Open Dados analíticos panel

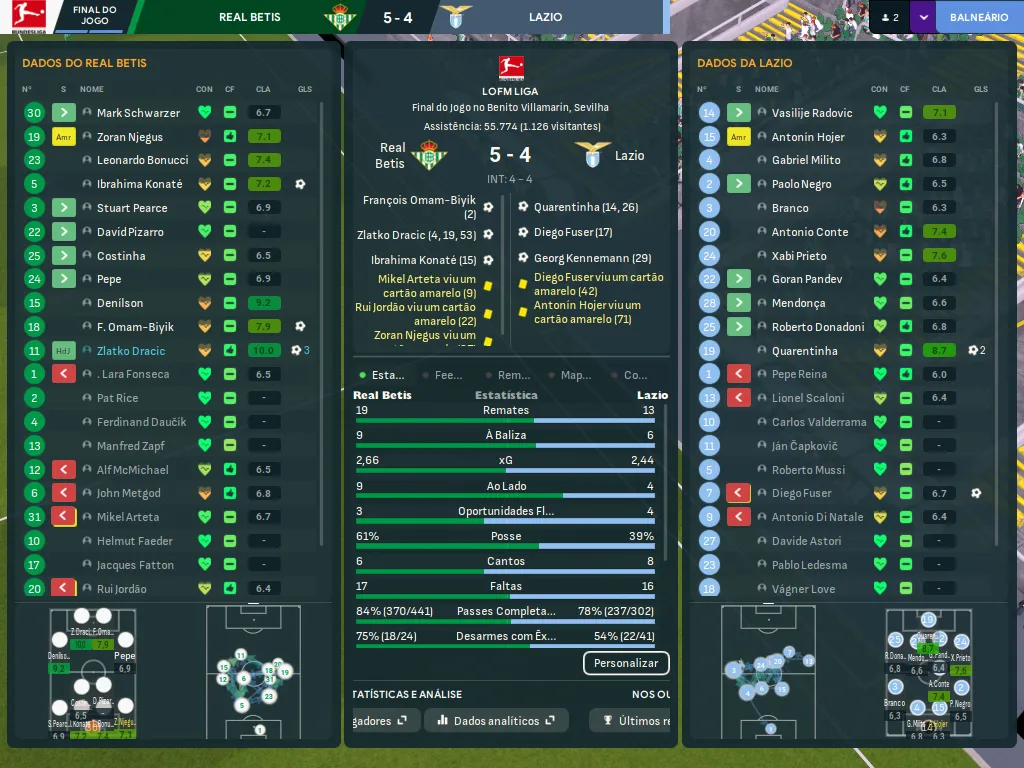496,720
